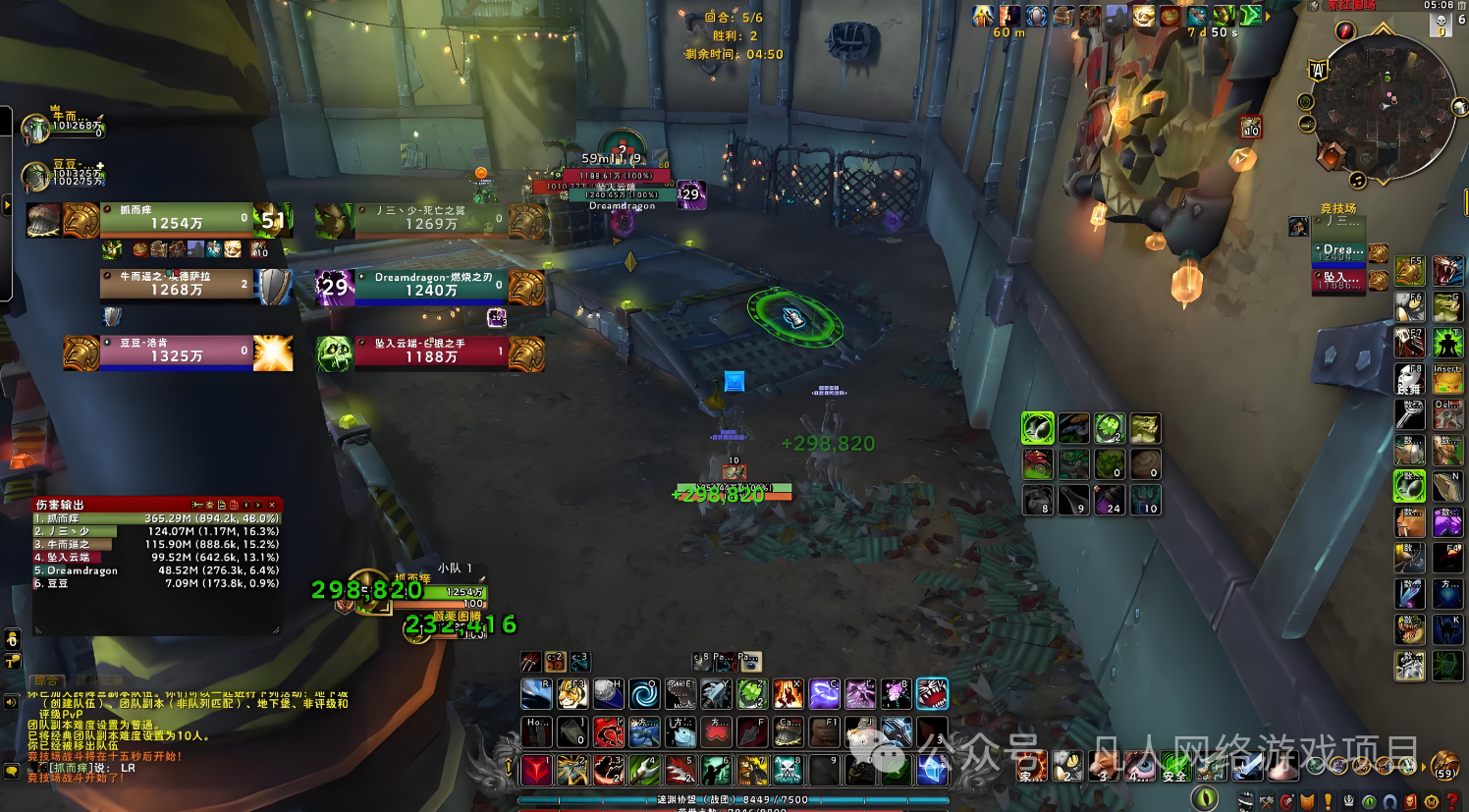Viewport: 1469px width, 812px height.
Task: Open the chat speech bubble button
Action: [12, 771]
